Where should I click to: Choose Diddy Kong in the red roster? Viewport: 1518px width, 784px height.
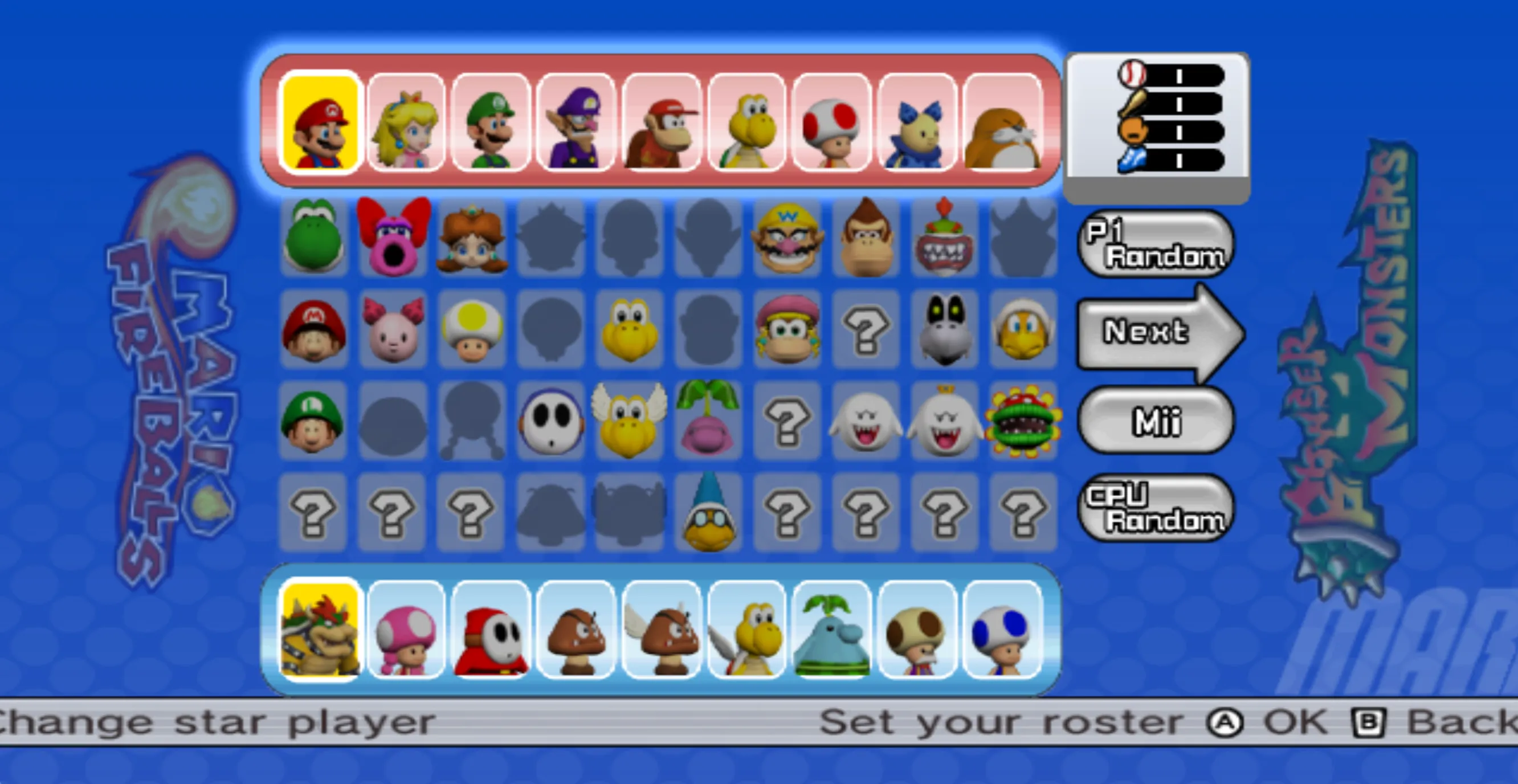coord(661,122)
